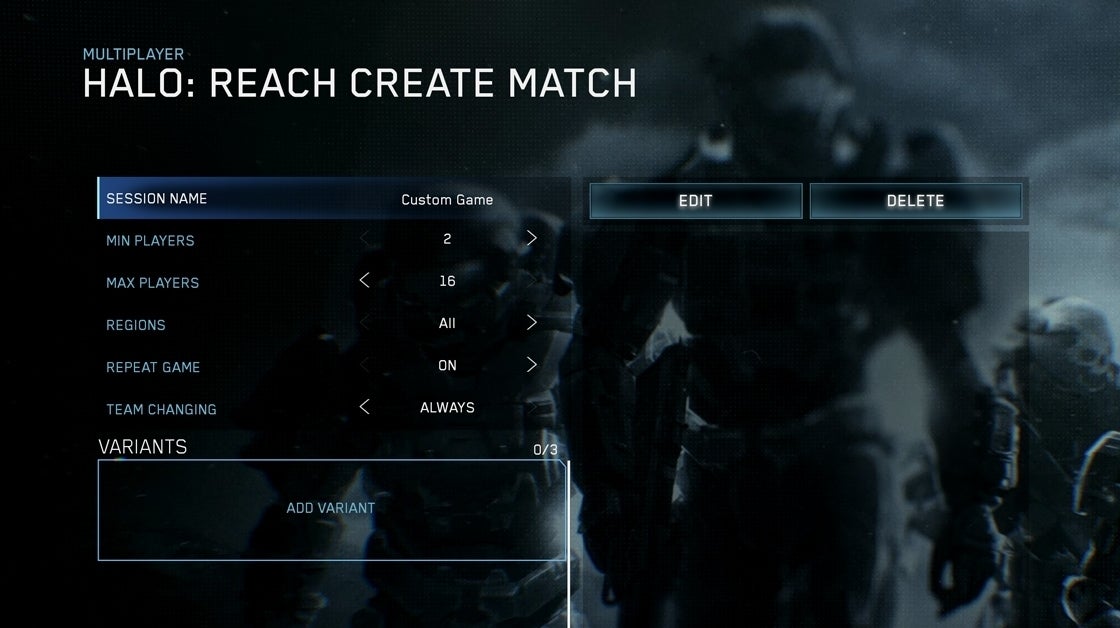Select the Repeat Game setting label
The width and height of the screenshot is (1120, 628).
point(153,367)
